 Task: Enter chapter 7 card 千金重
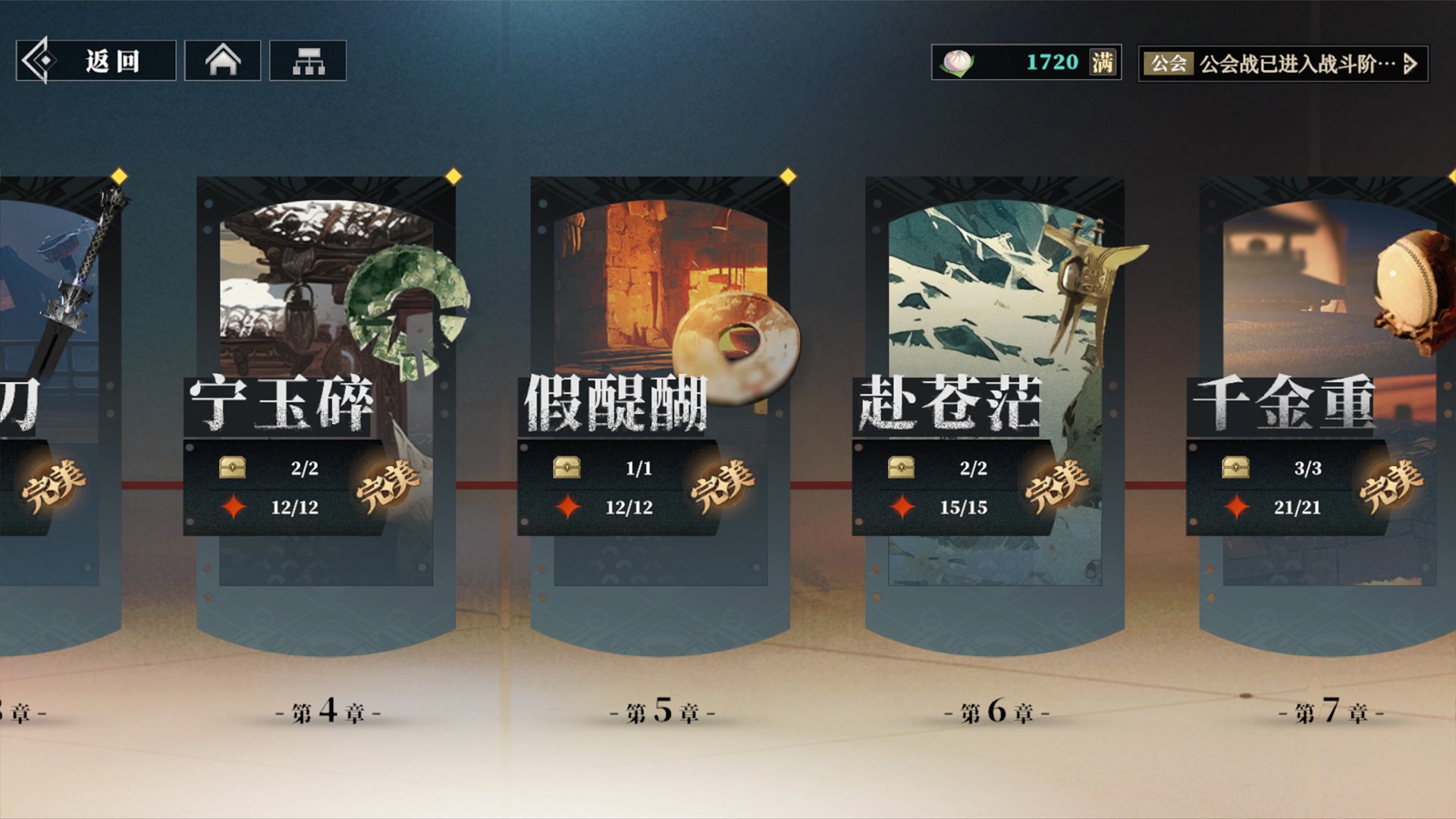[1327, 402]
